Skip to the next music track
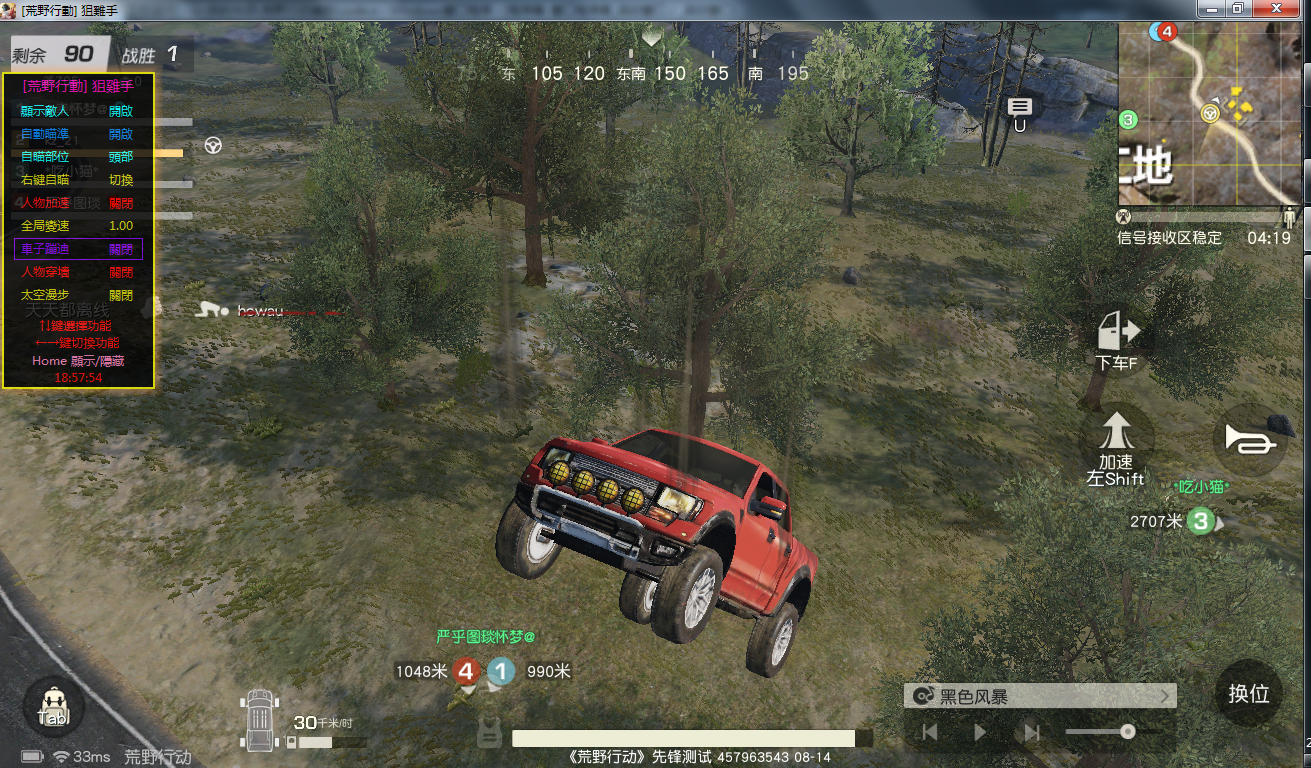This screenshot has width=1311, height=768. pos(1032,733)
